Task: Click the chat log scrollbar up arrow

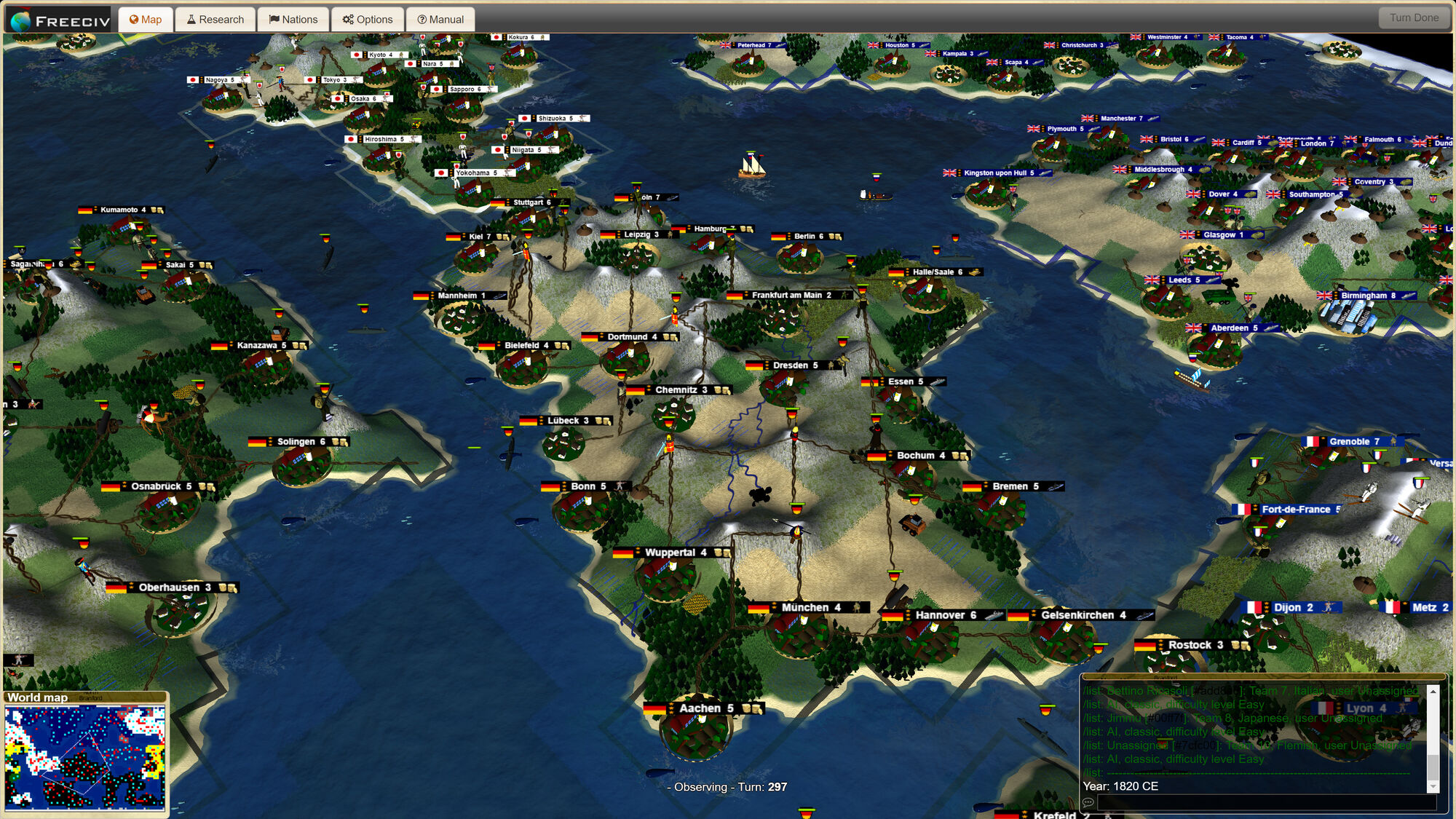Action: [1433, 691]
